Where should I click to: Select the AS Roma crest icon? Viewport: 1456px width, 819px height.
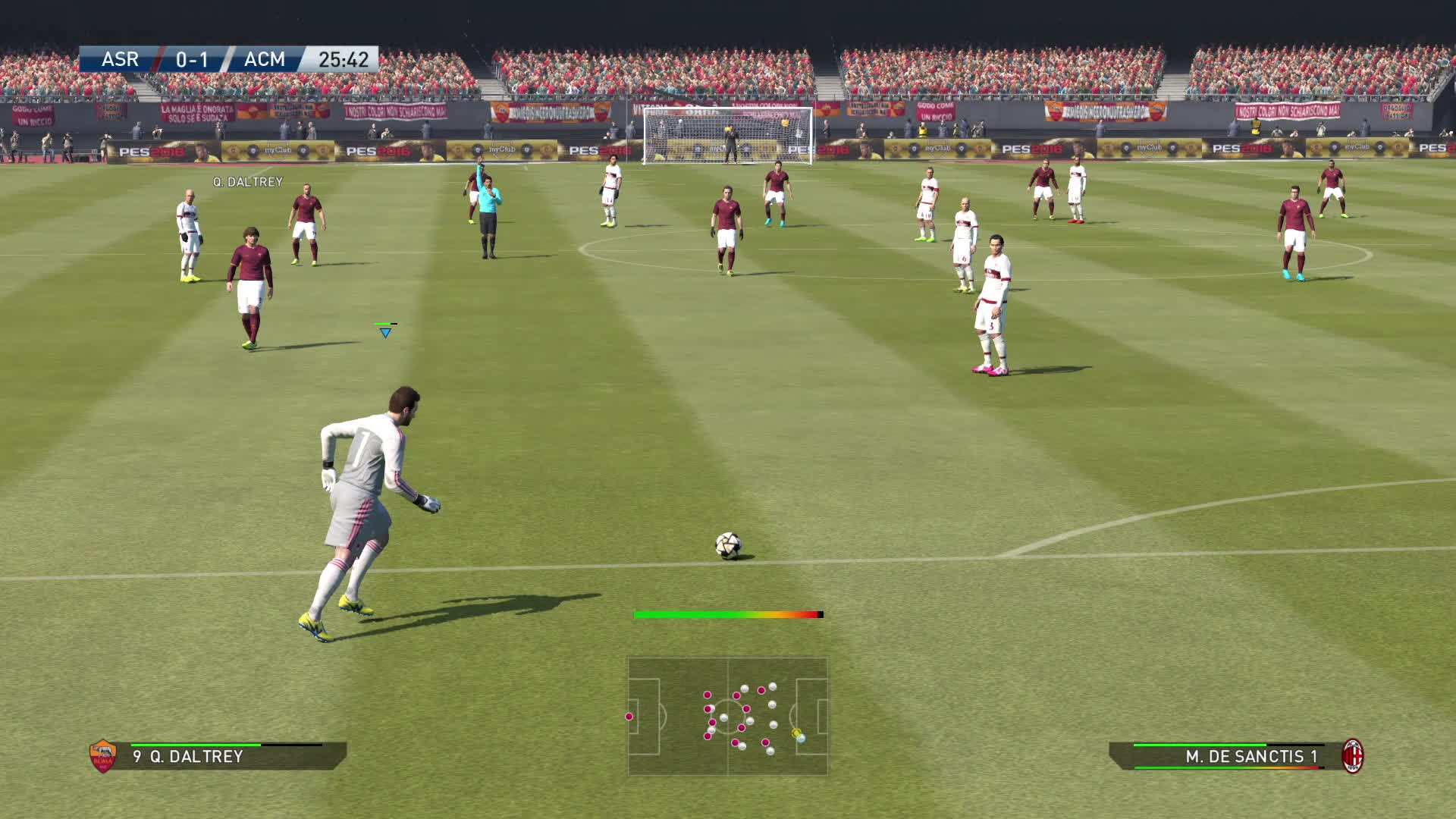coord(102,756)
